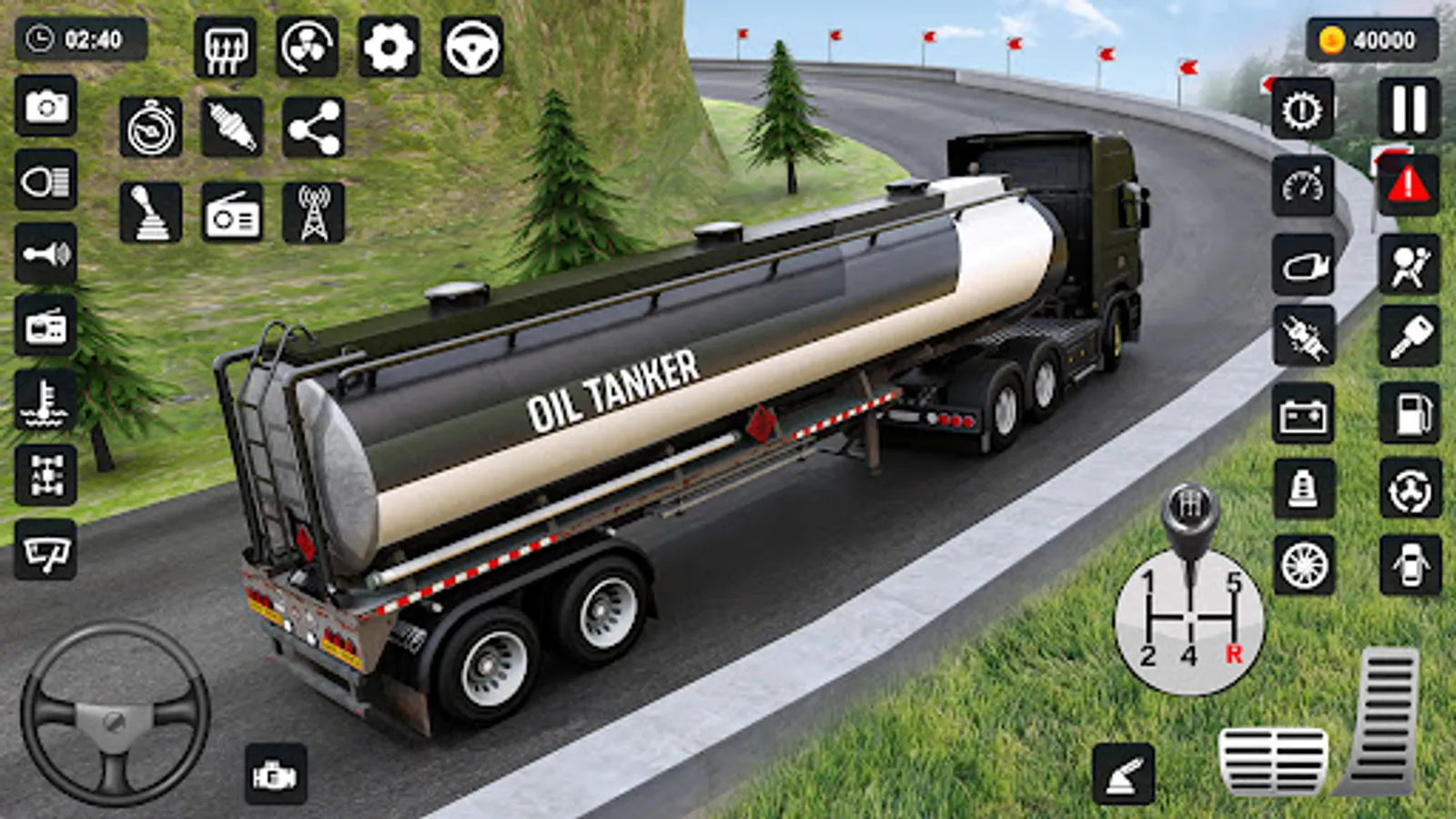Click the share icon

[313, 128]
